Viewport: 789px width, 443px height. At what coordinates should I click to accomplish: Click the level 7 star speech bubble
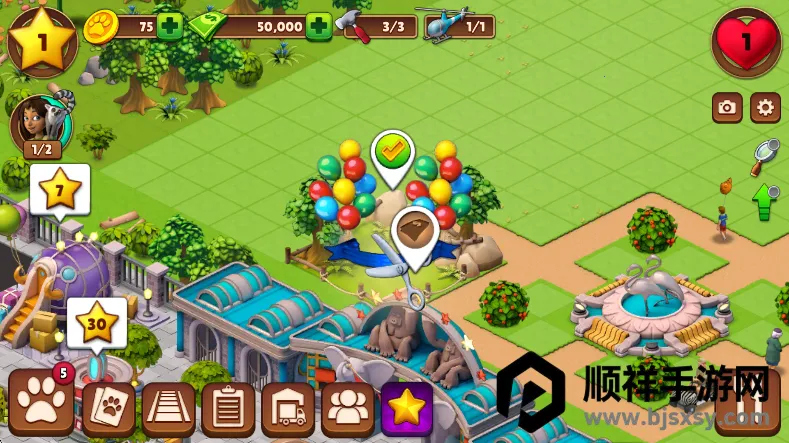[x=59, y=188]
